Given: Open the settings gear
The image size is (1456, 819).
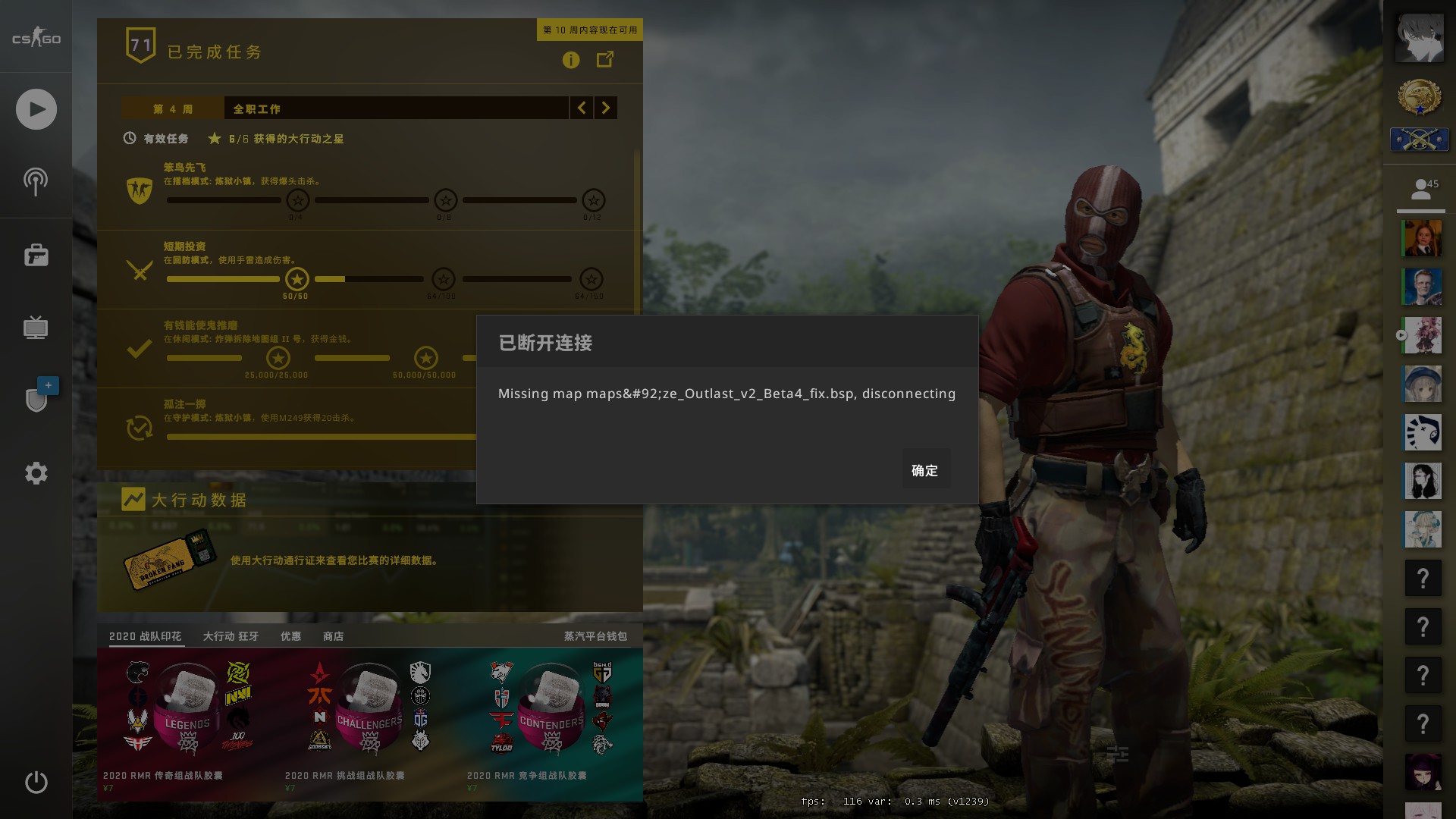Looking at the screenshot, I should (x=36, y=473).
